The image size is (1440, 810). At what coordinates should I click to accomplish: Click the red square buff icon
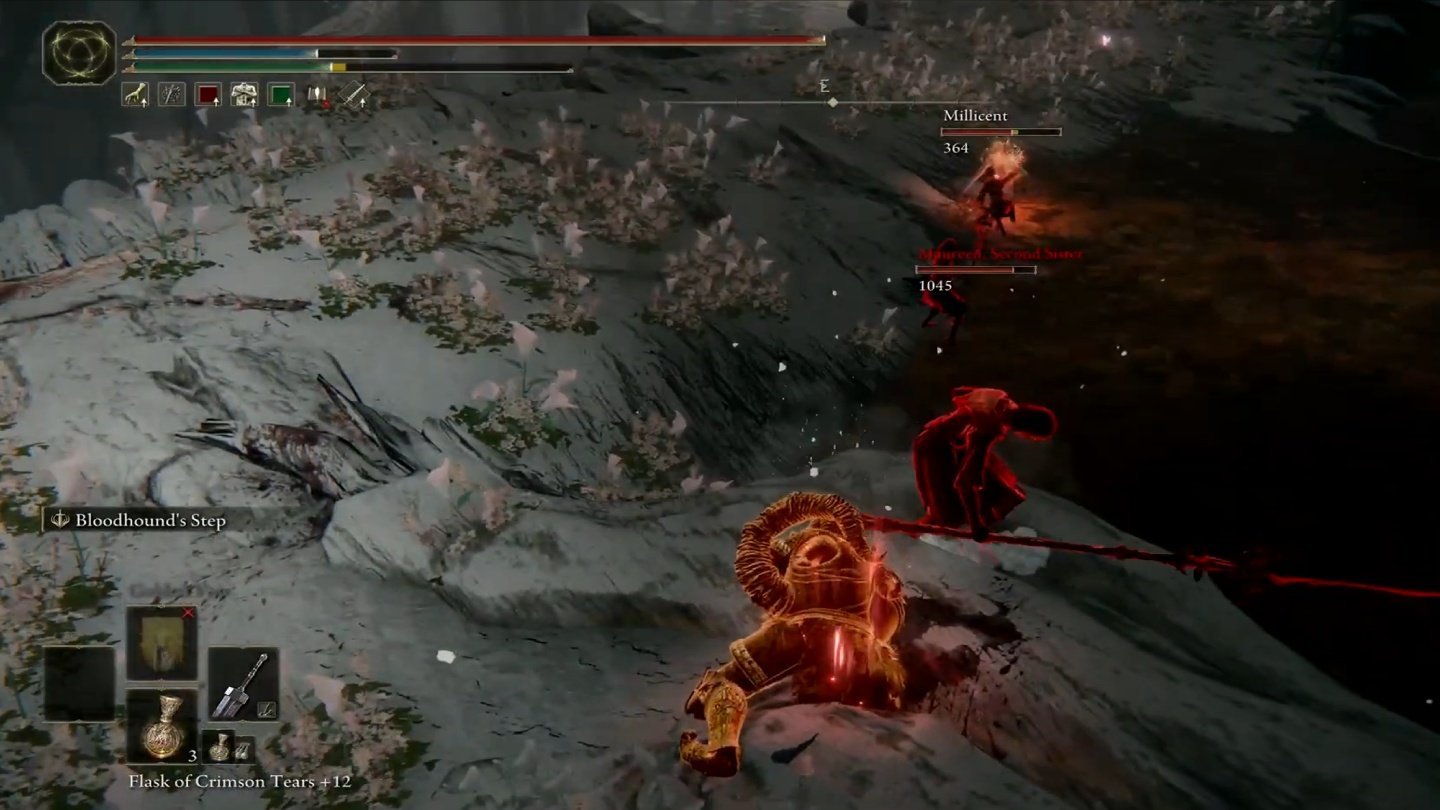point(208,94)
